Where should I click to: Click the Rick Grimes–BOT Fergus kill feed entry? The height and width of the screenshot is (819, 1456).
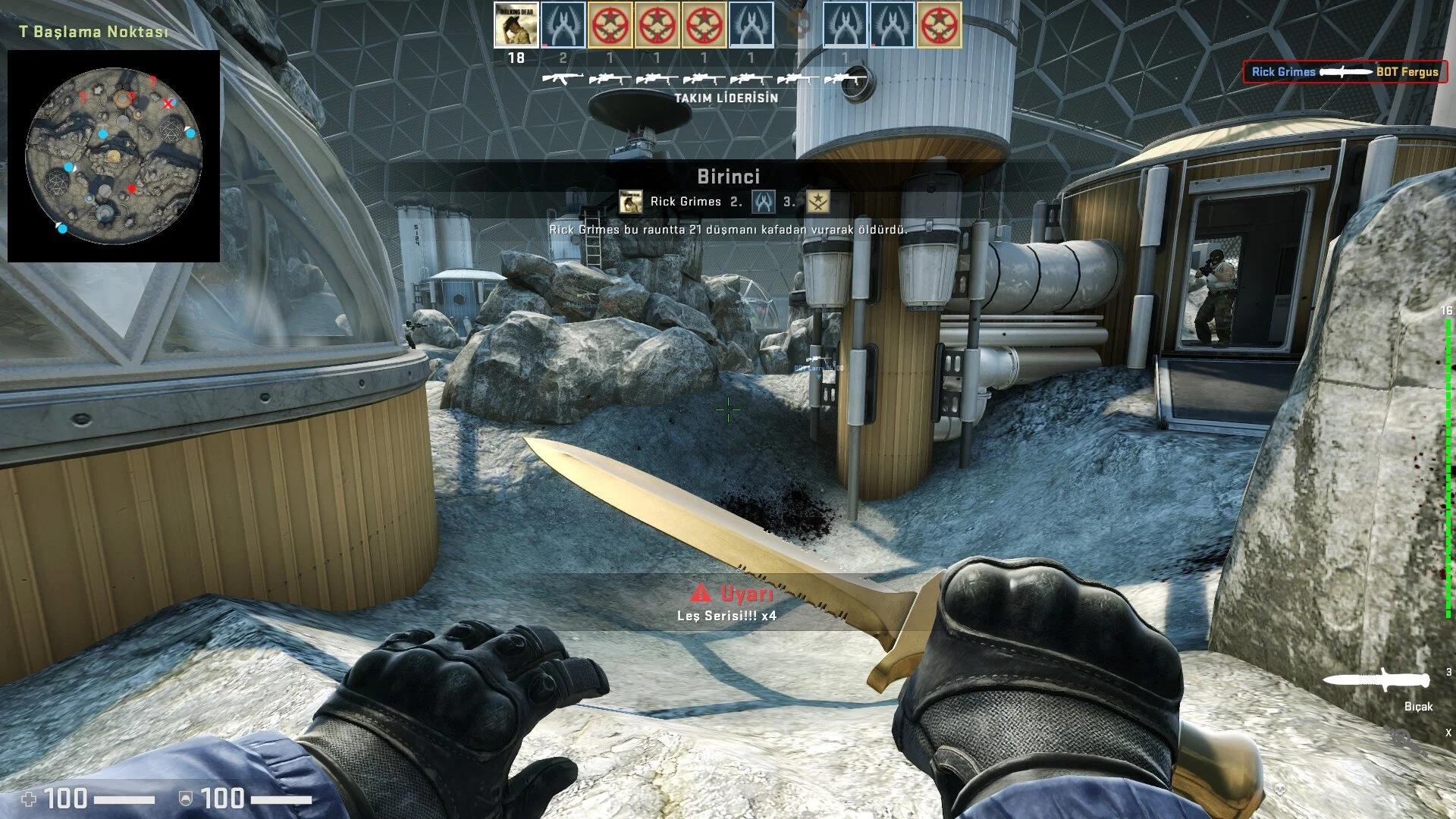(x=1345, y=72)
